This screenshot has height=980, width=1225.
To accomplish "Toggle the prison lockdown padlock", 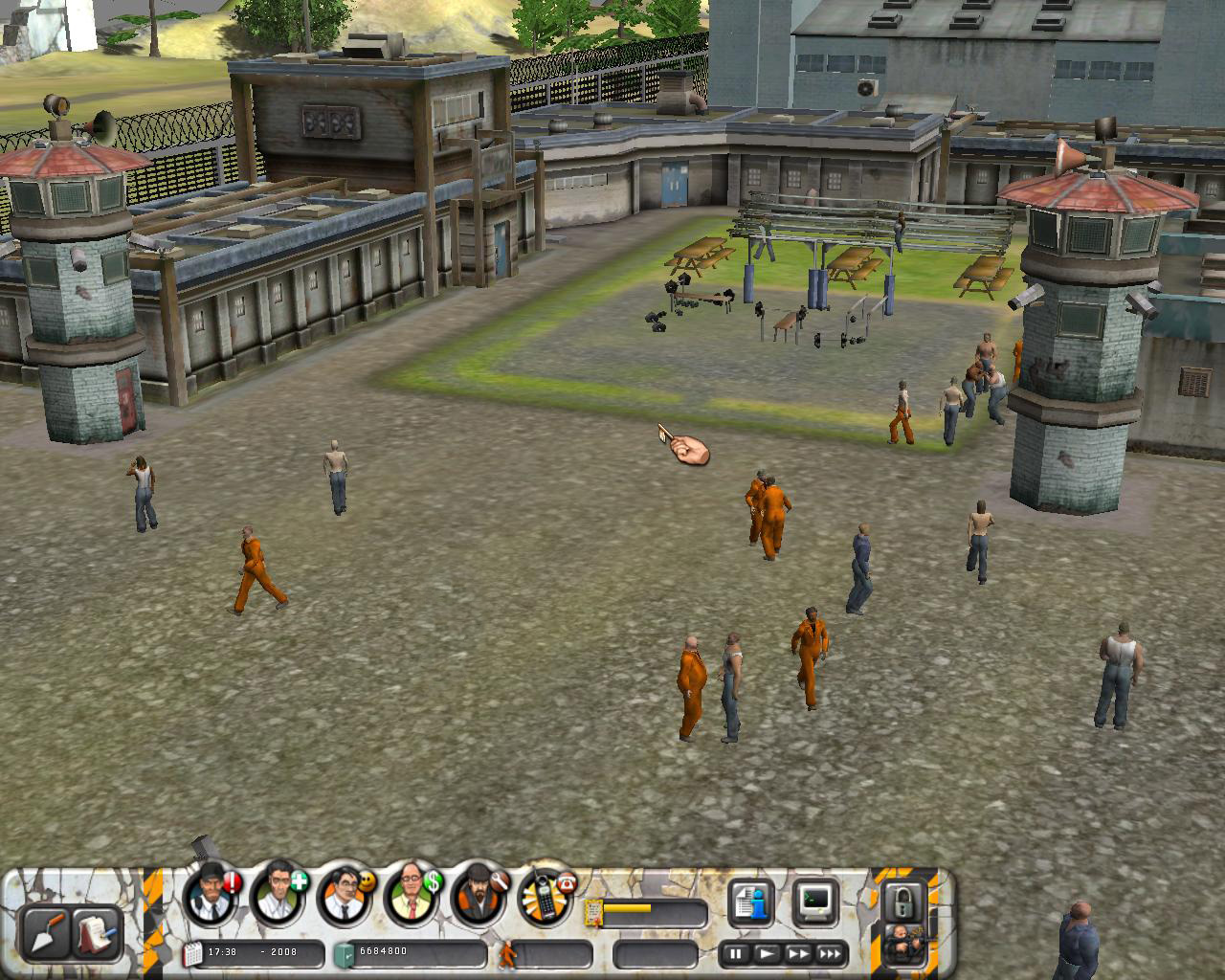I will (x=903, y=903).
